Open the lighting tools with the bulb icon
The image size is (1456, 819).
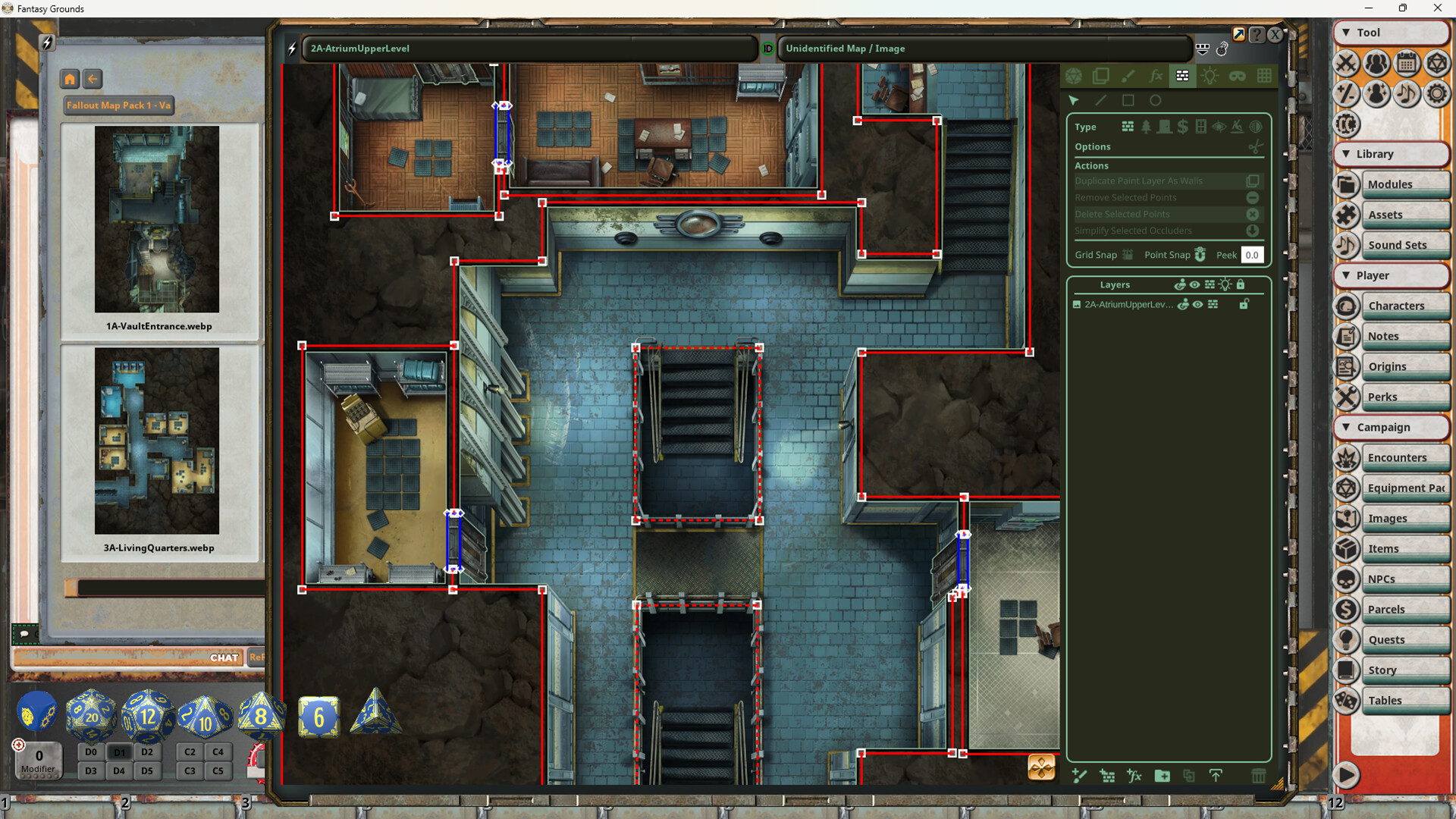(x=1210, y=76)
